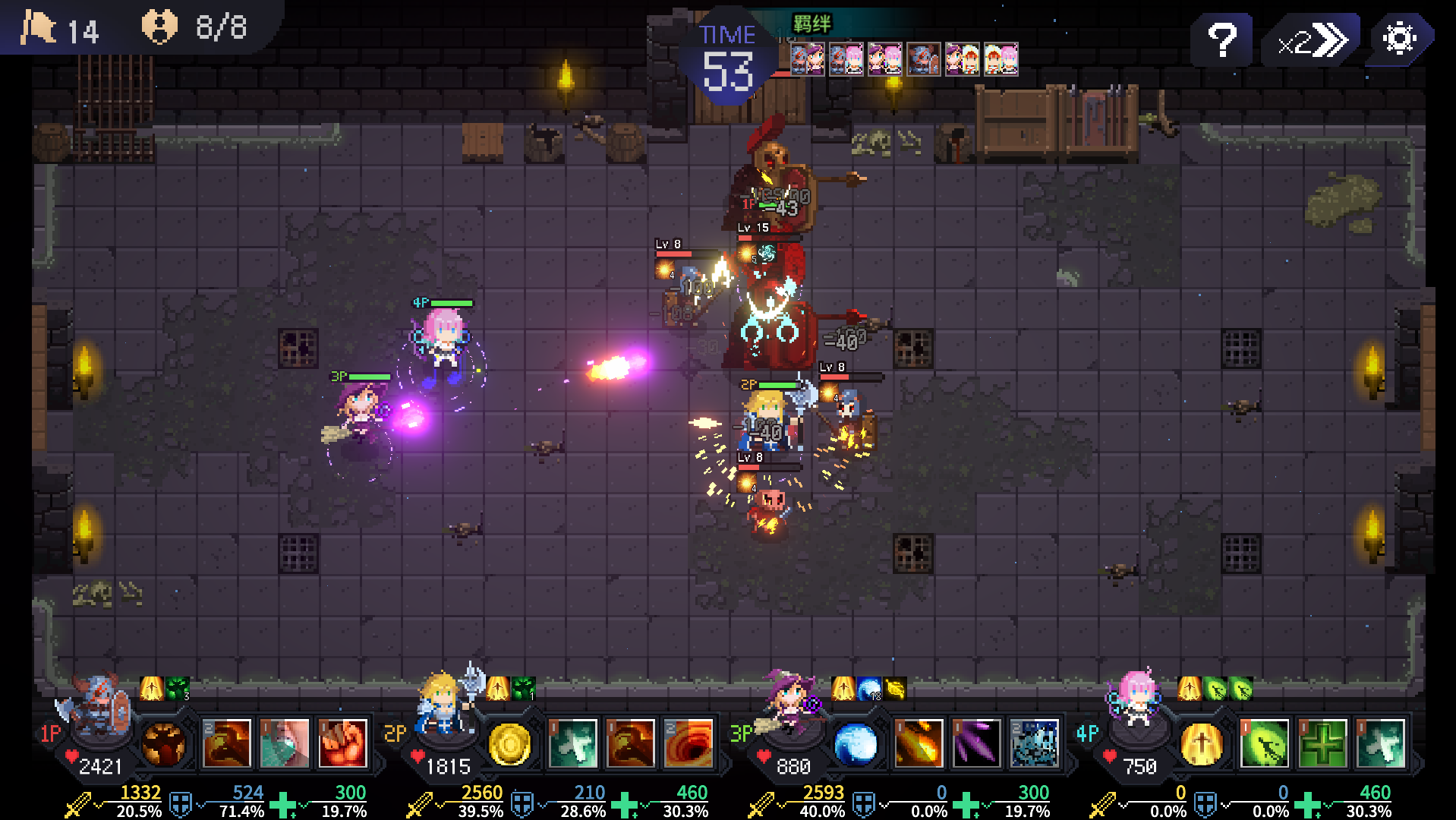Select 3P's frozen skull skill

pos(1034,743)
